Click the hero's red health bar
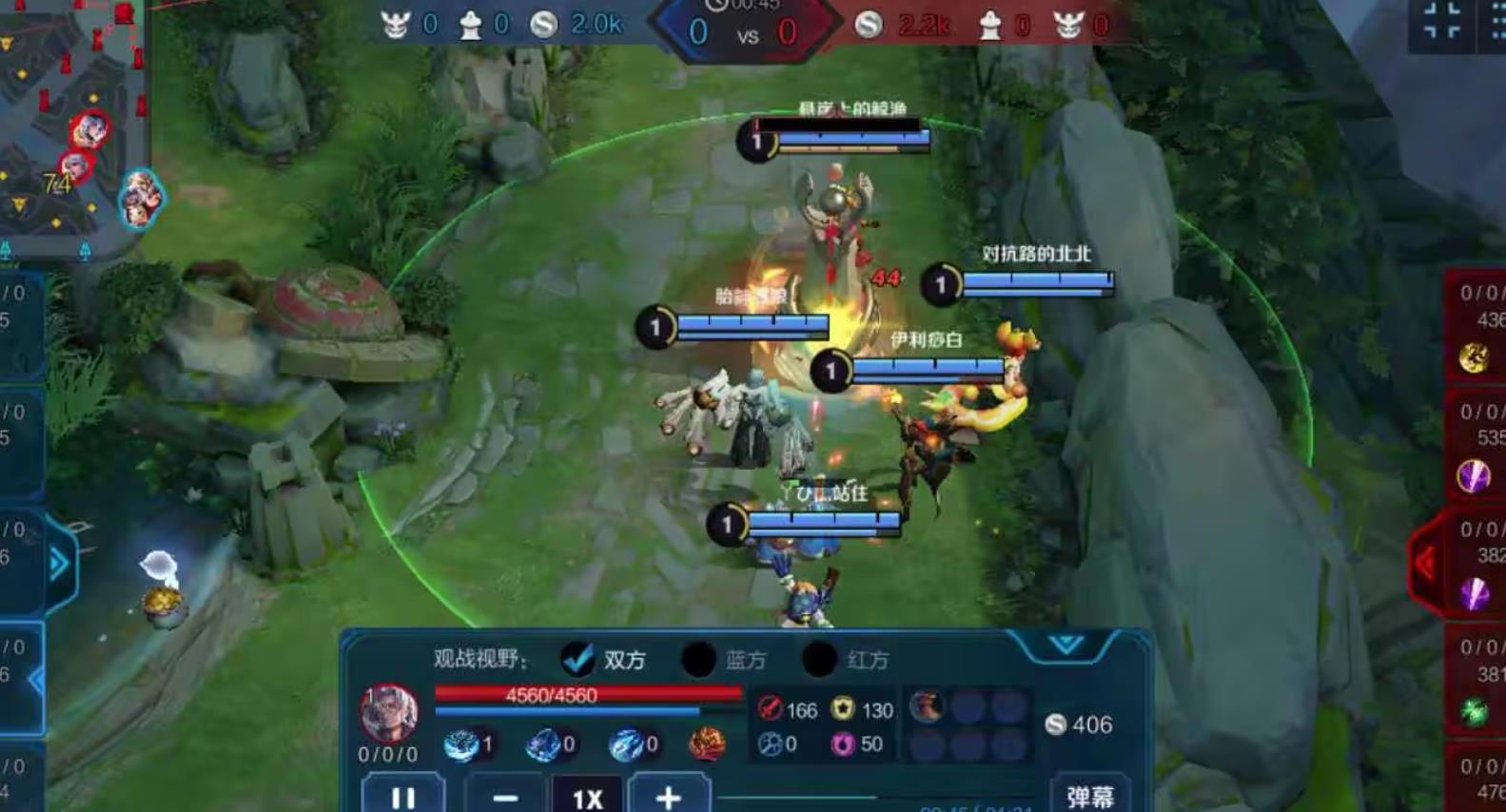This screenshot has width=1506, height=812. (x=552, y=695)
